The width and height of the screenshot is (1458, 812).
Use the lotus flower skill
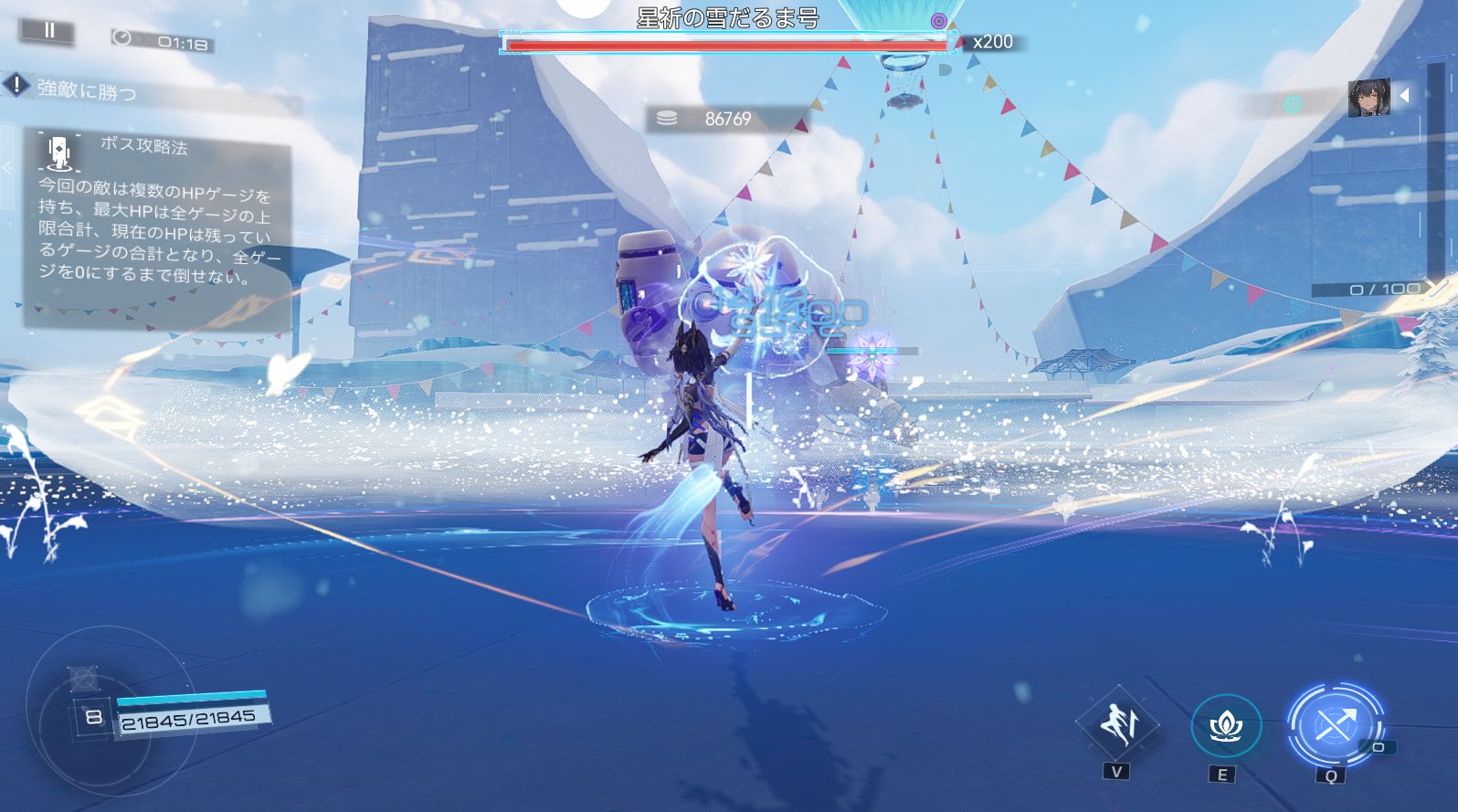tap(1225, 726)
